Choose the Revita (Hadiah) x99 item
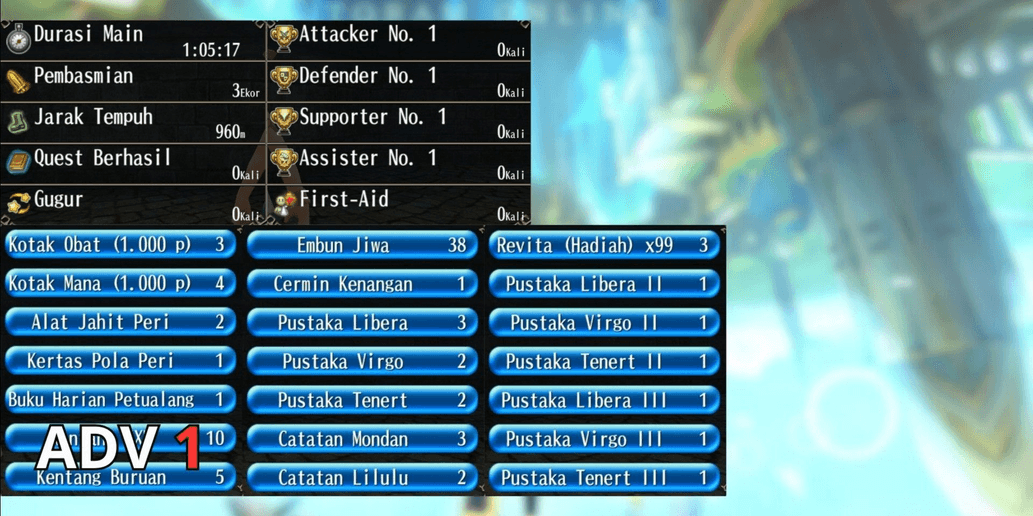 tap(604, 245)
